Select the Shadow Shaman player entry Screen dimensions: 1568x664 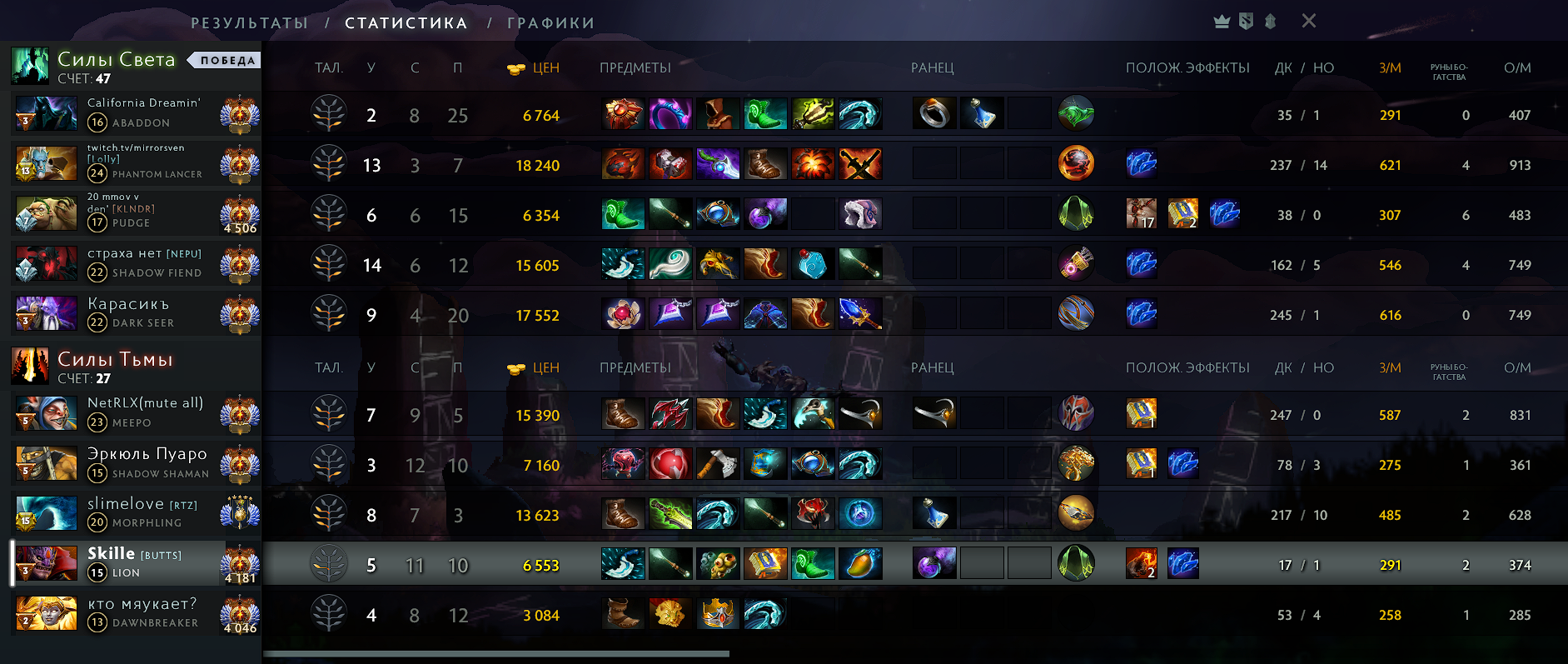pos(142,464)
